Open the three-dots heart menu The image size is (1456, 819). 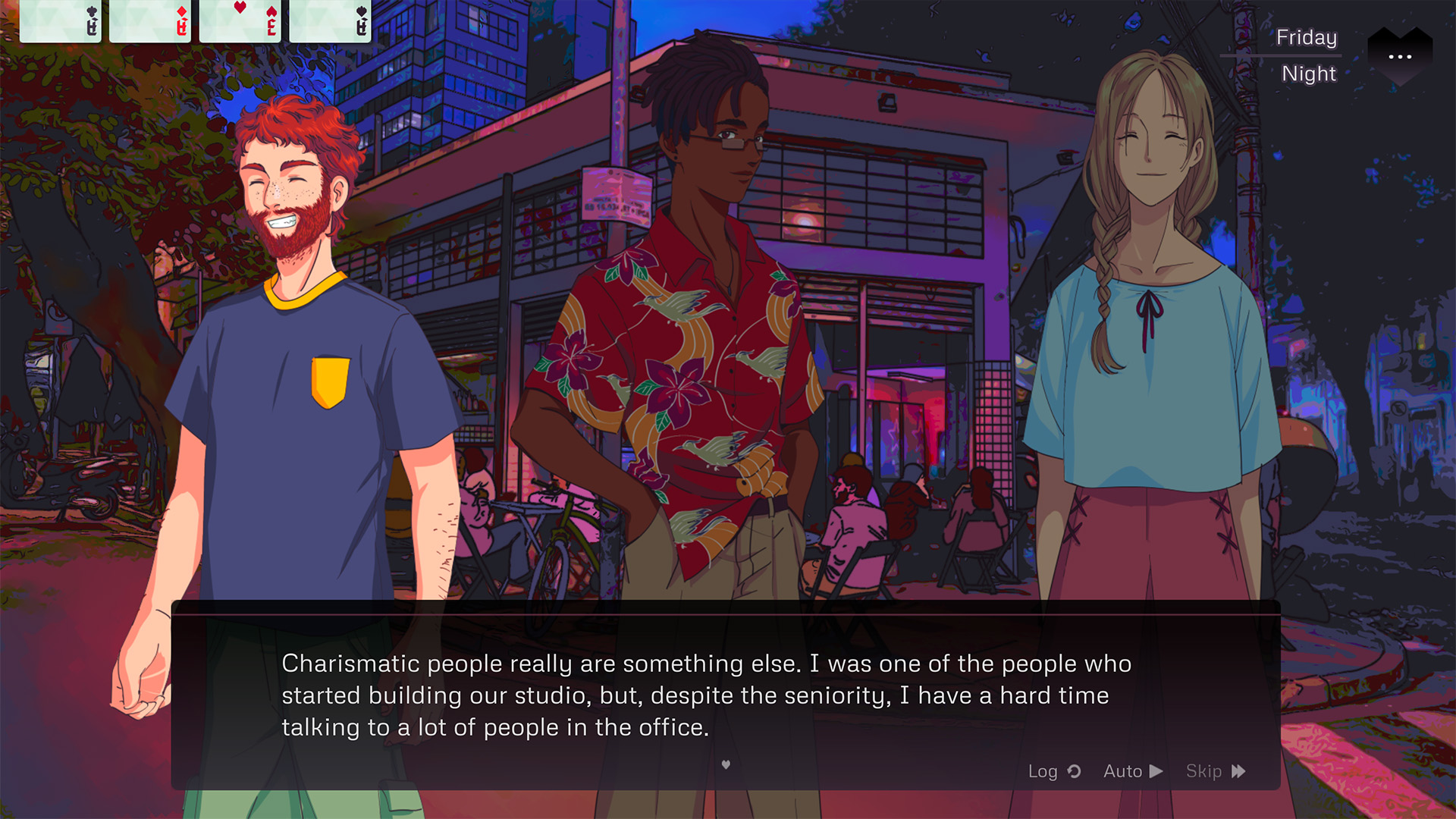coord(1400,56)
